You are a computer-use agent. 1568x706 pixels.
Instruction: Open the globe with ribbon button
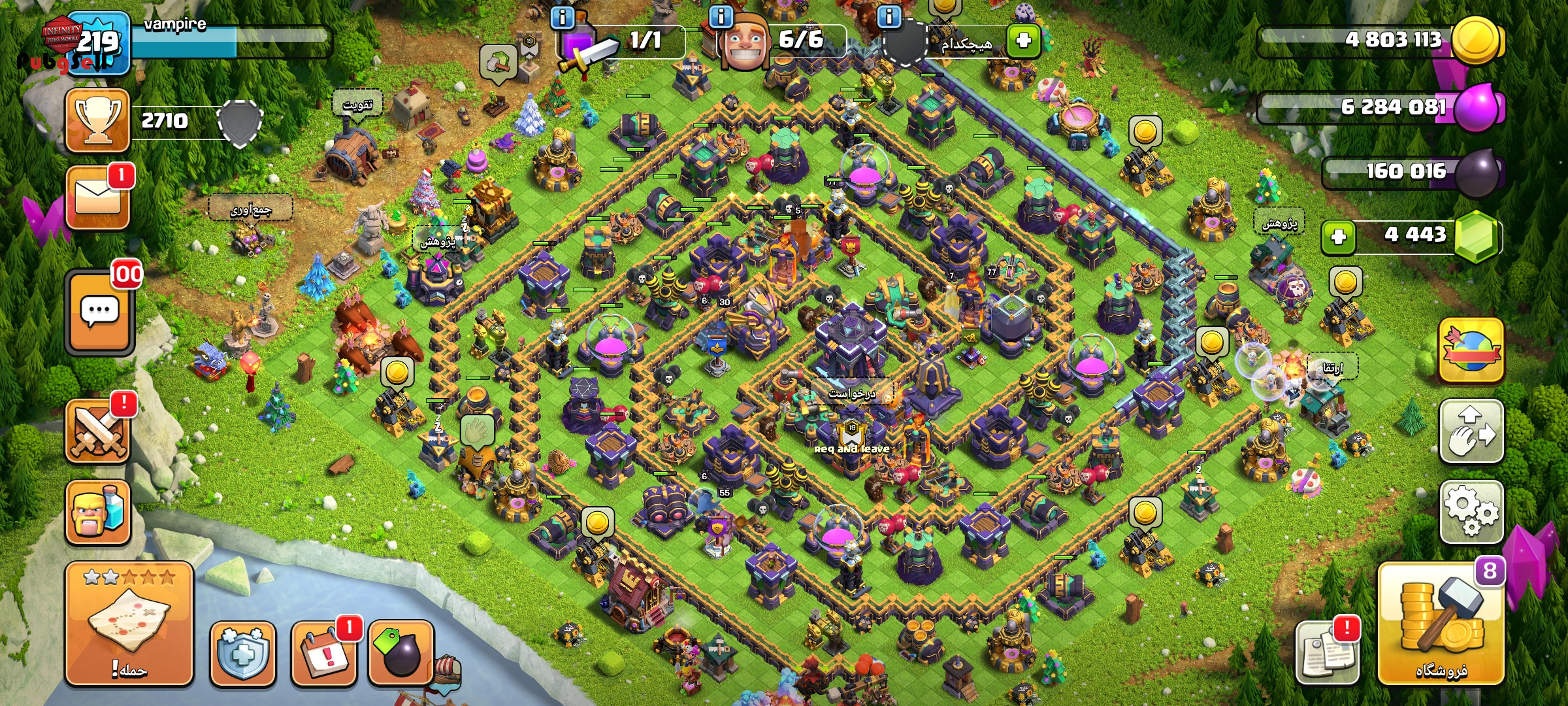(1471, 351)
